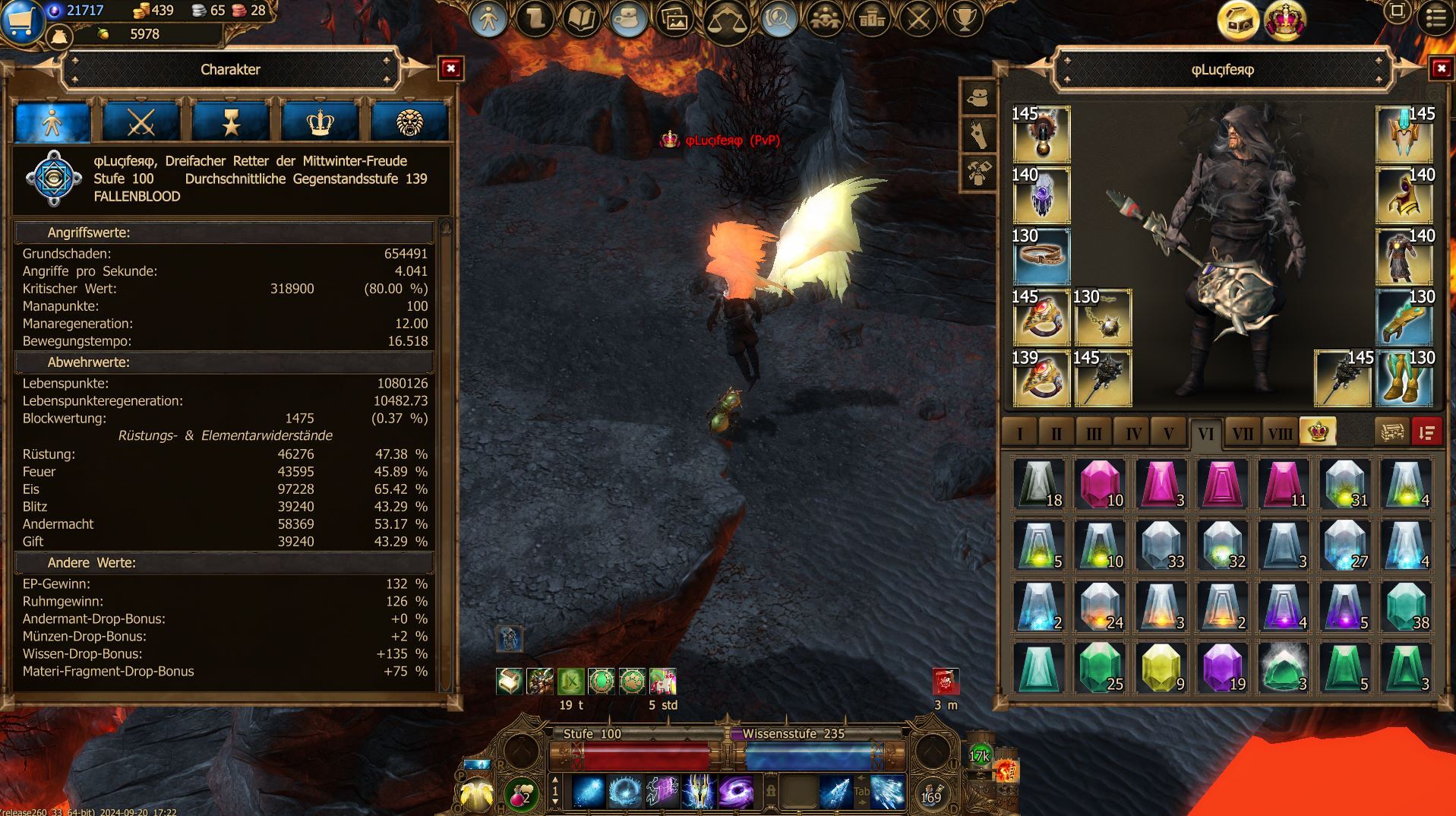Close the Charakter window
The width and height of the screenshot is (1456, 816).
[451, 69]
